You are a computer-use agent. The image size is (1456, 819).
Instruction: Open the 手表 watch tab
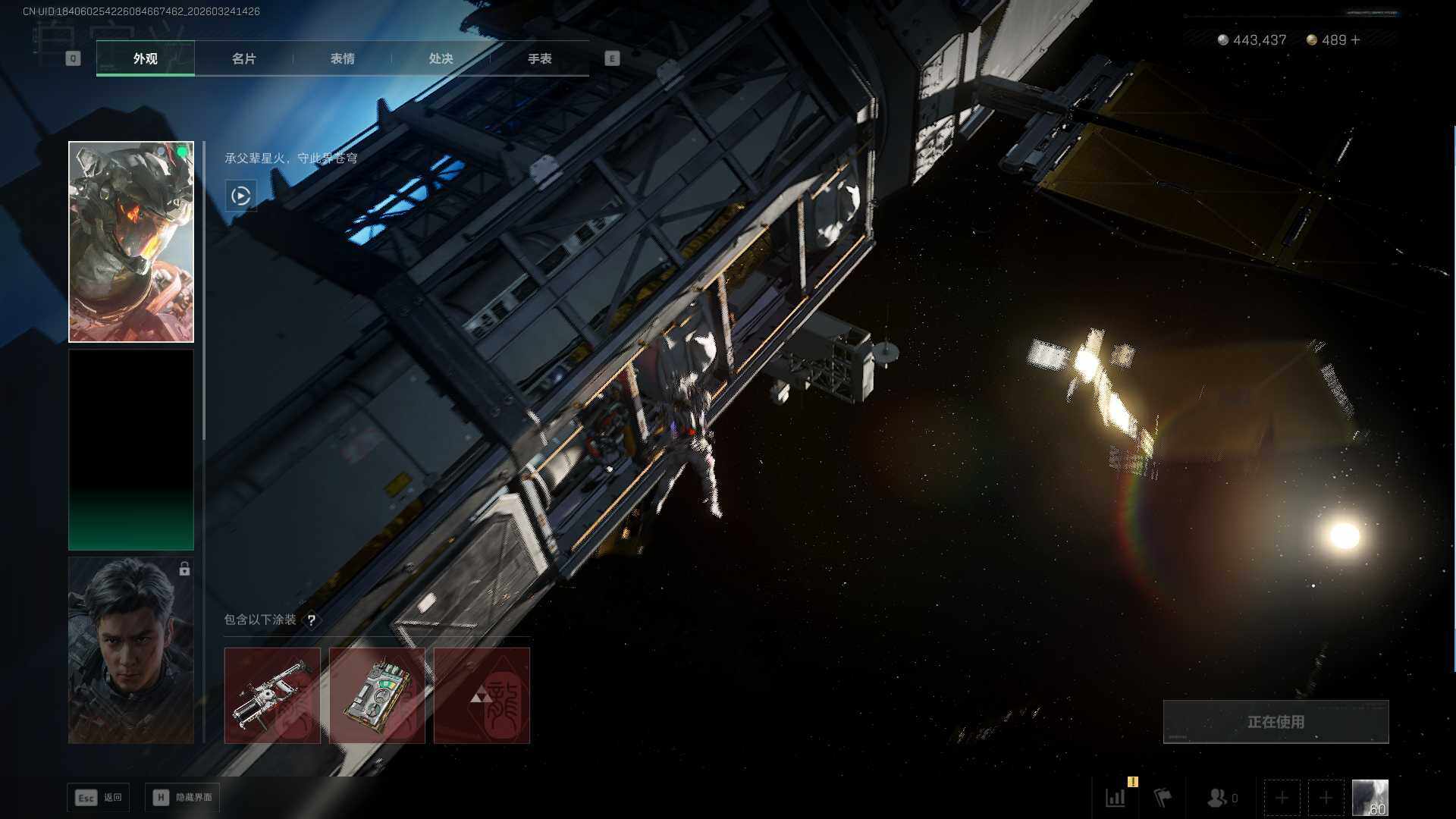539,58
